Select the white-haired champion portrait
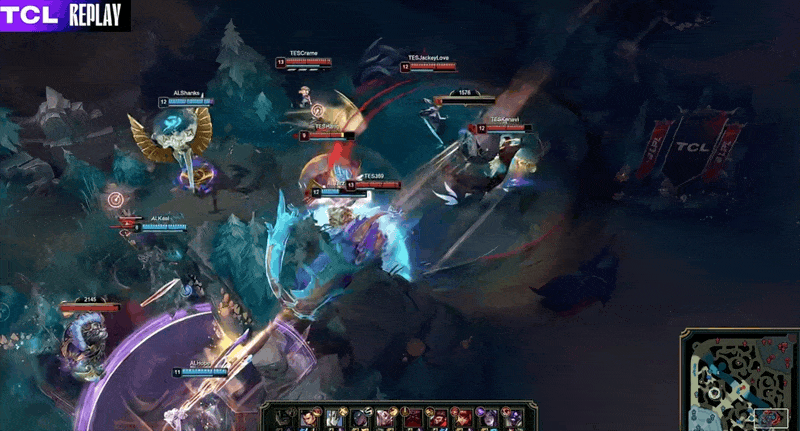The image size is (800, 431). tap(334, 418)
